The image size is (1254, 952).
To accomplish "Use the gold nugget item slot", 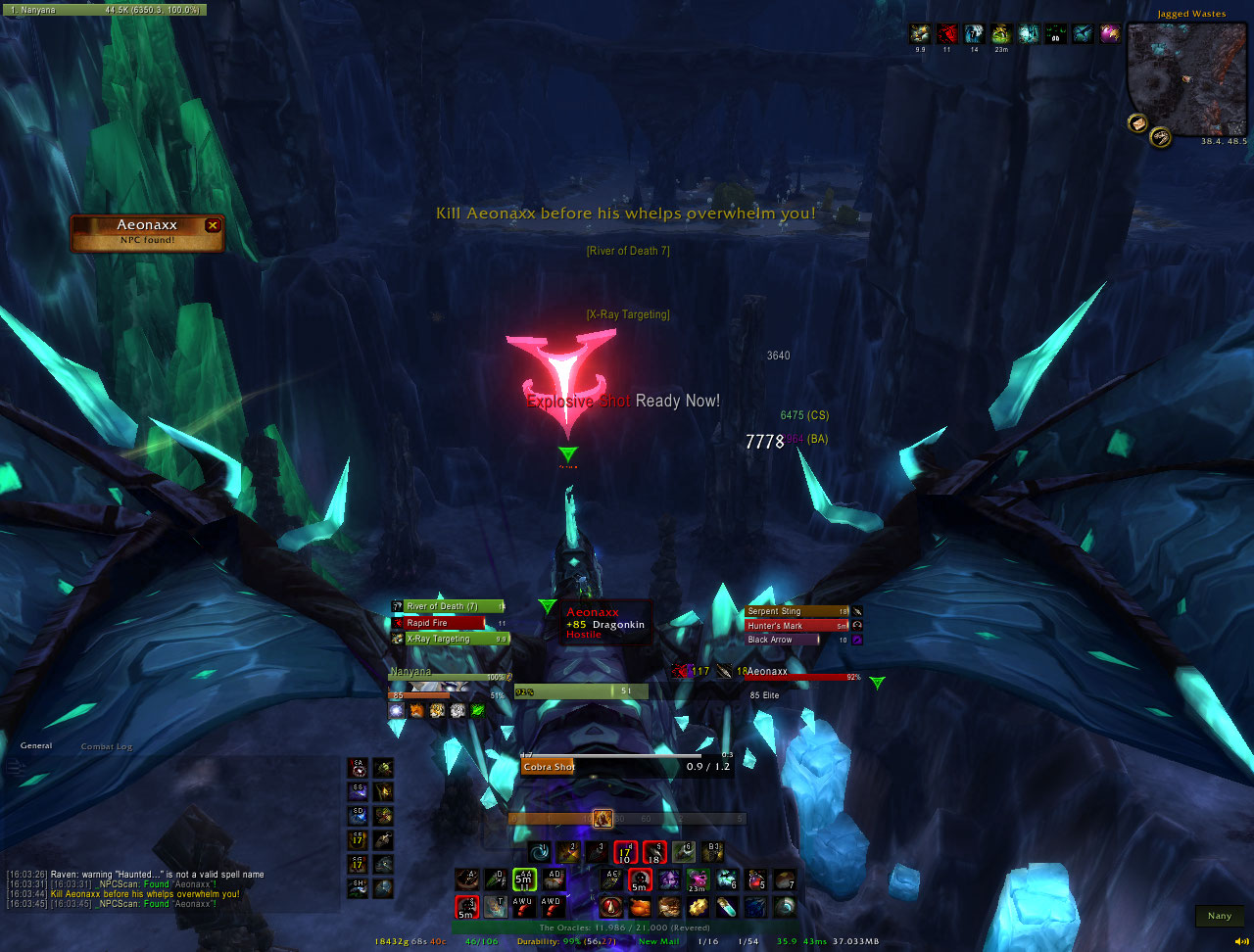I will click(x=698, y=907).
